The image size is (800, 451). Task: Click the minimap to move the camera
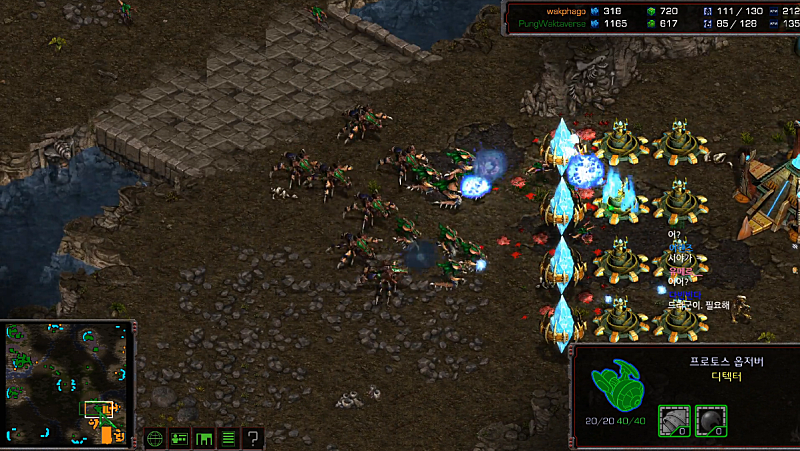[67, 382]
